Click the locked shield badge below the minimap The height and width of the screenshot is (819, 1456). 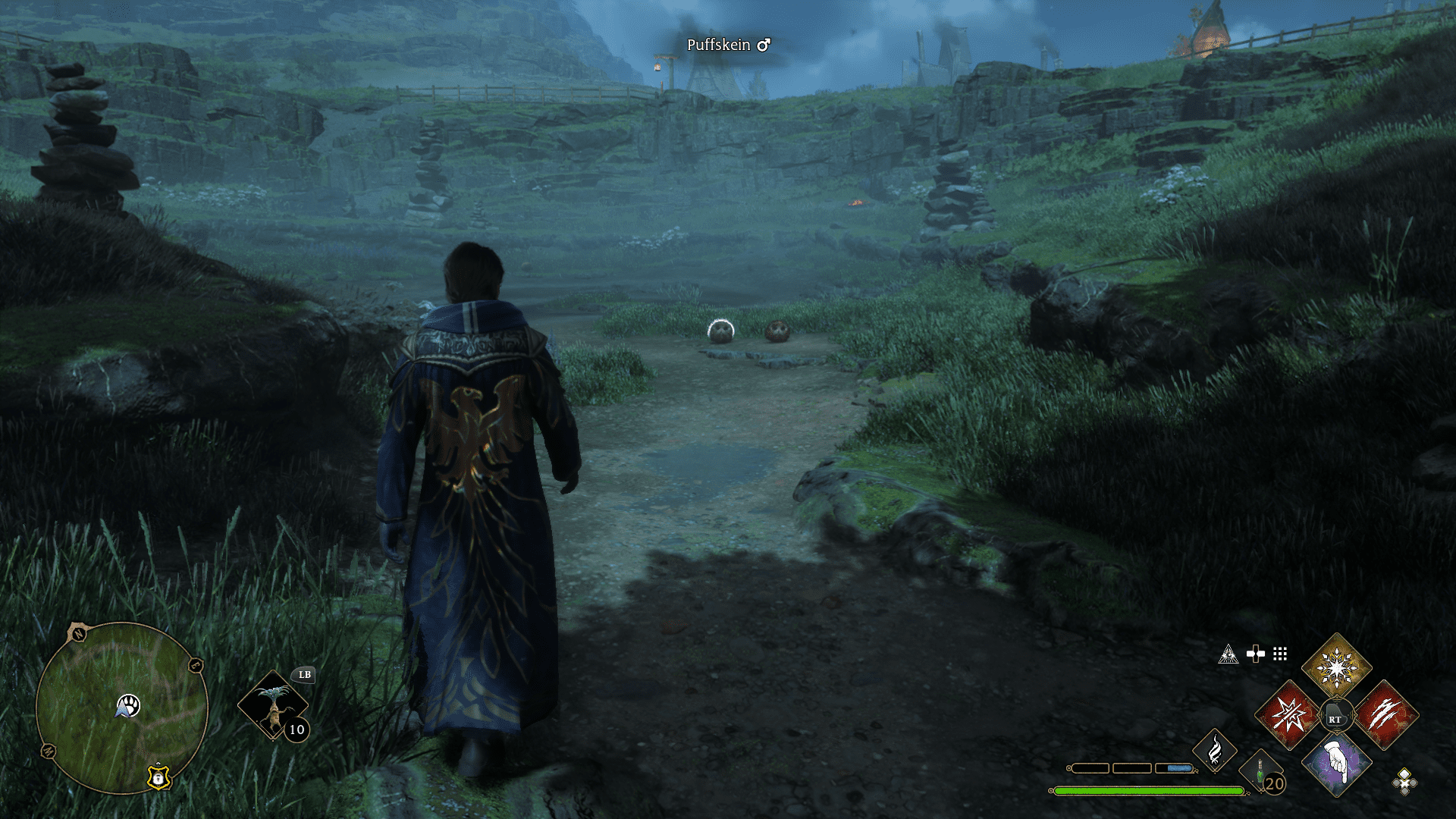point(158,779)
